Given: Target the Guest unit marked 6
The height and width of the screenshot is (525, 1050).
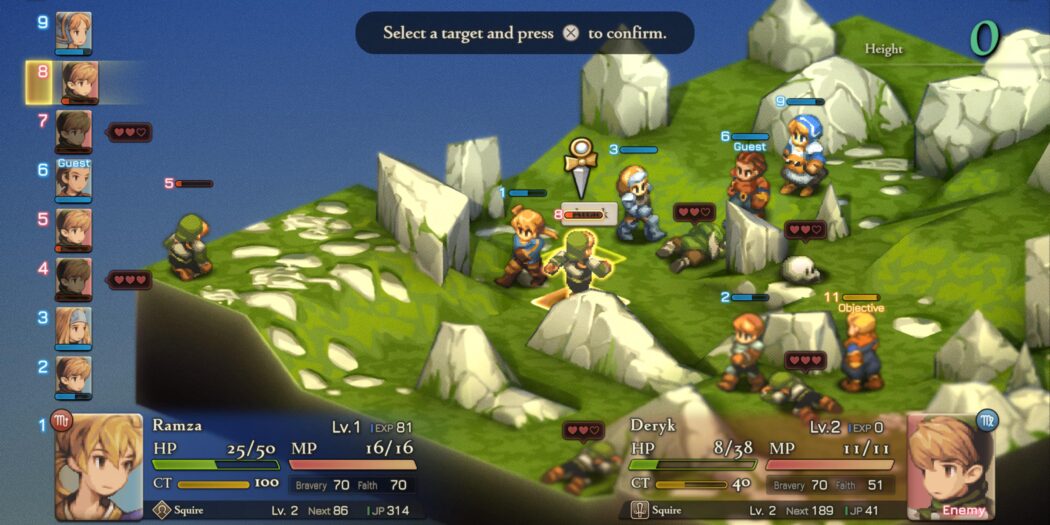Looking at the screenshot, I should (748, 185).
